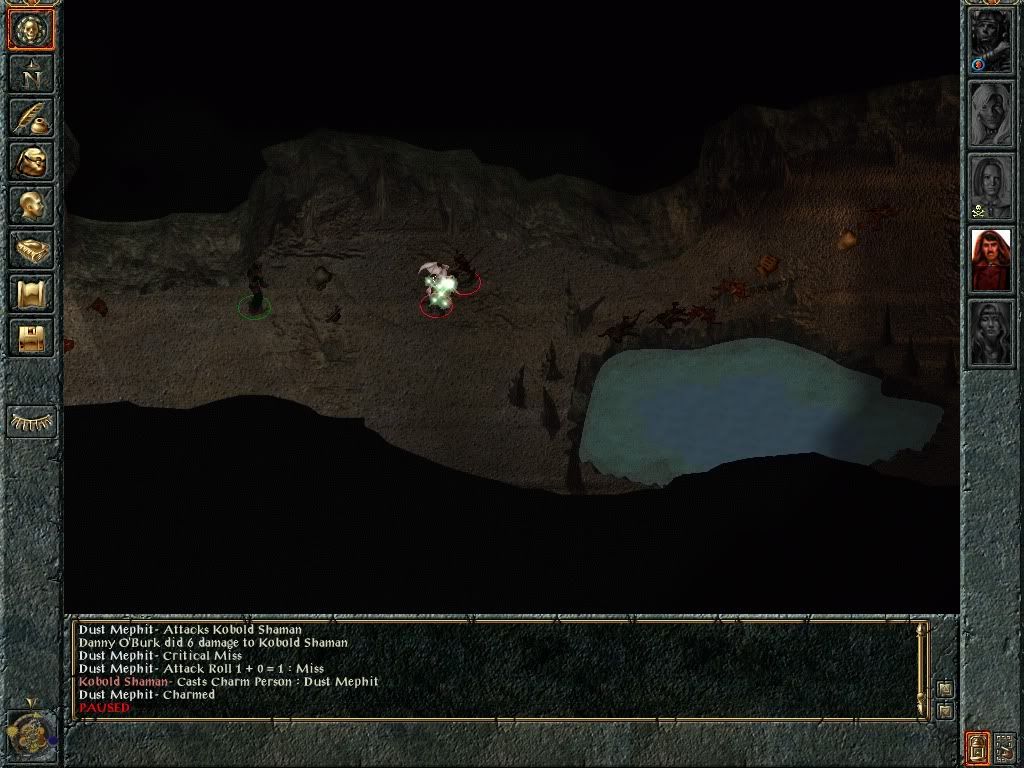Select the red-hooded mage portrait
Image resolution: width=1024 pixels, height=768 pixels.
click(x=991, y=260)
